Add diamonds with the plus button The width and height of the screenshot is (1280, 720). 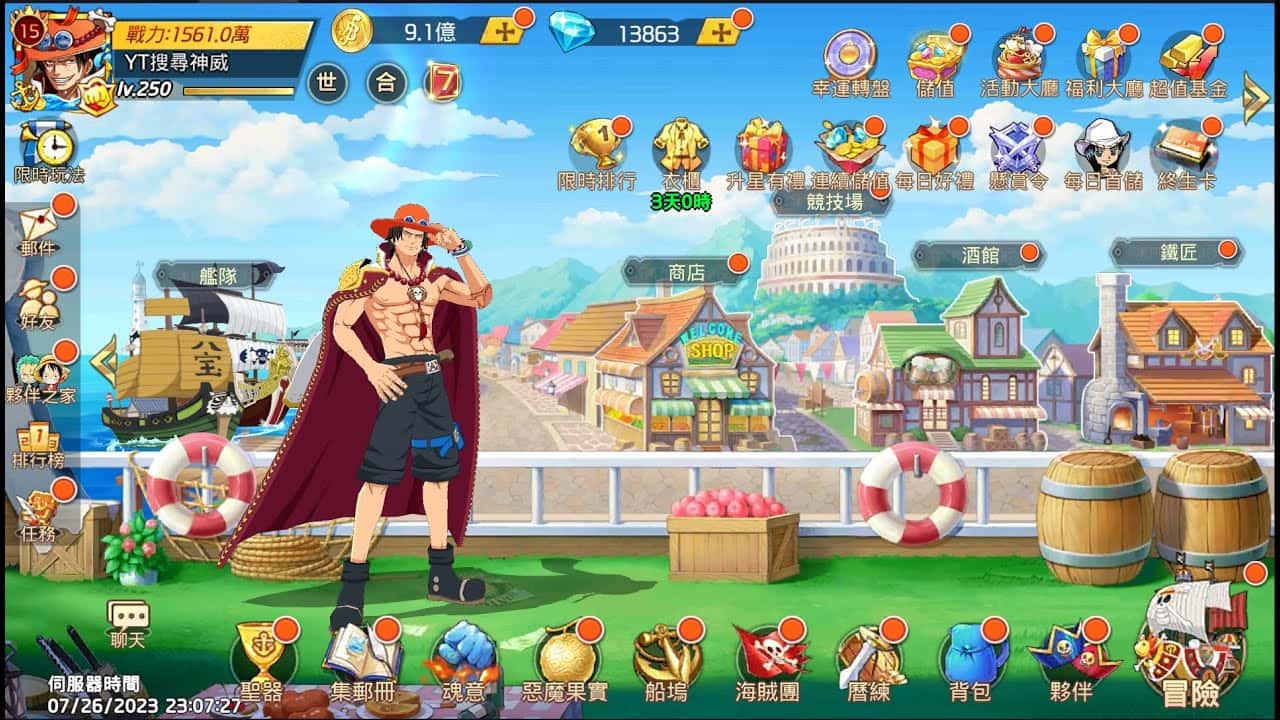point(718,31)
